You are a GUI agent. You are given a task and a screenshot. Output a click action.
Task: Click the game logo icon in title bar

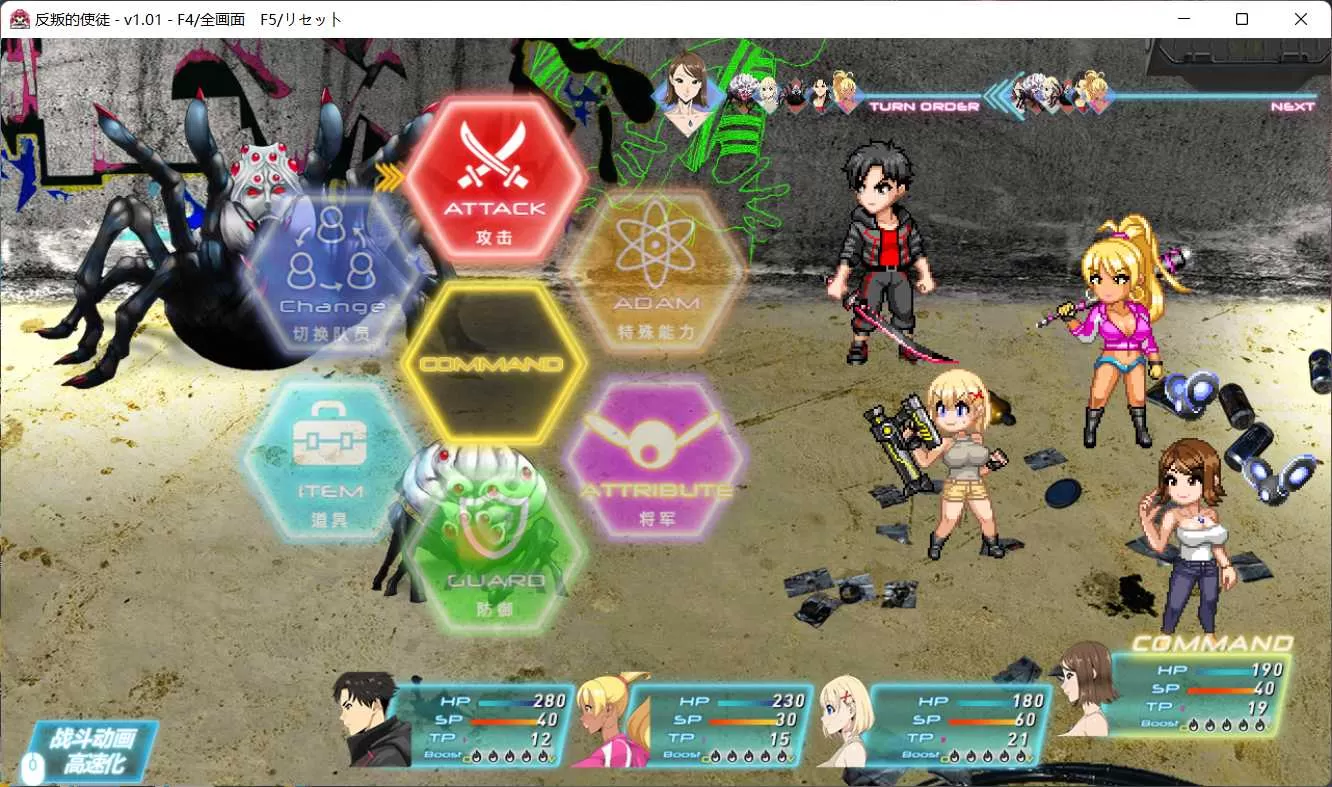coord(19,19)
